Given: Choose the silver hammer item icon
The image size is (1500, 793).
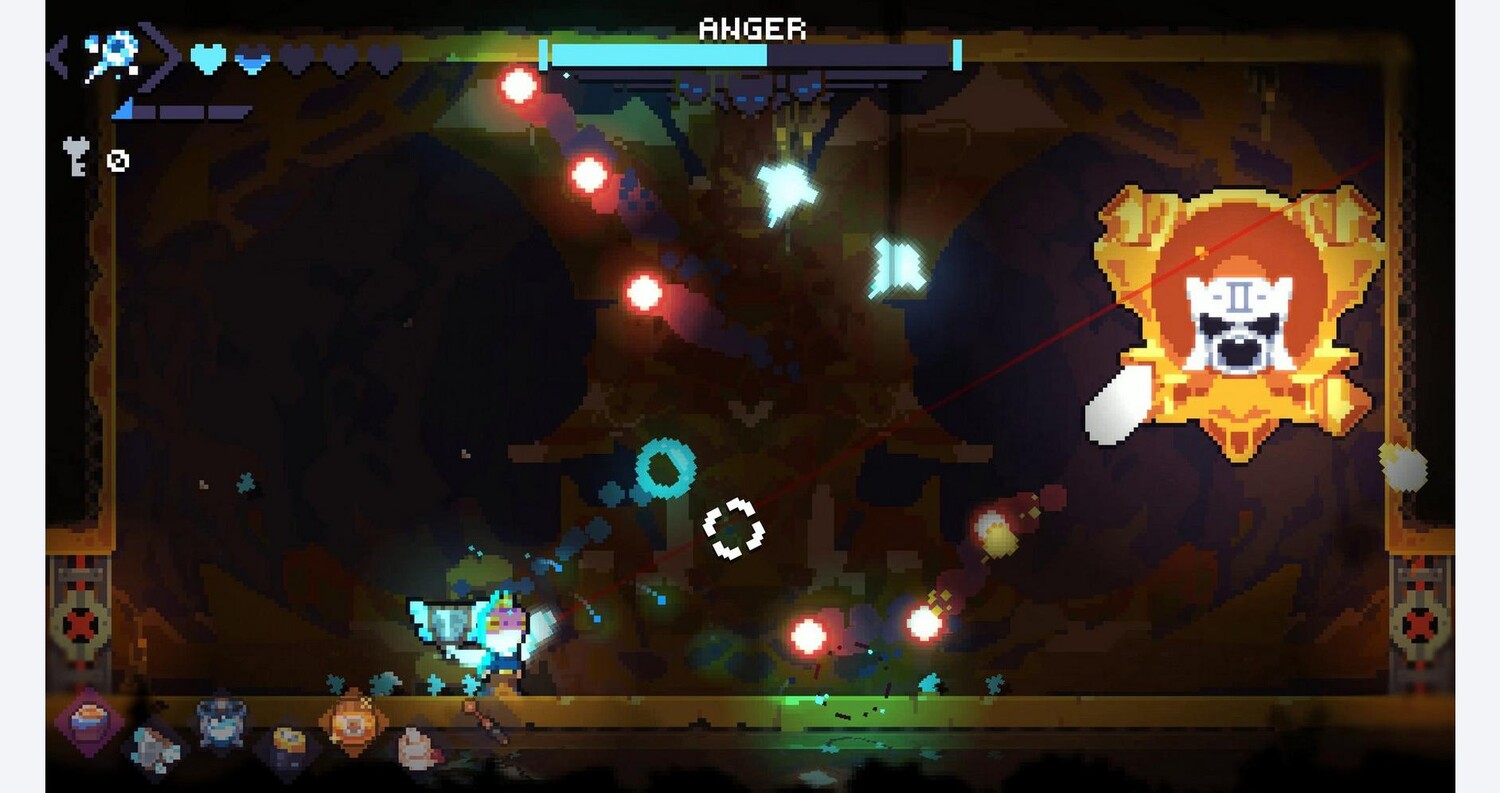Looking at the screenshot, I should click(155, 748).
